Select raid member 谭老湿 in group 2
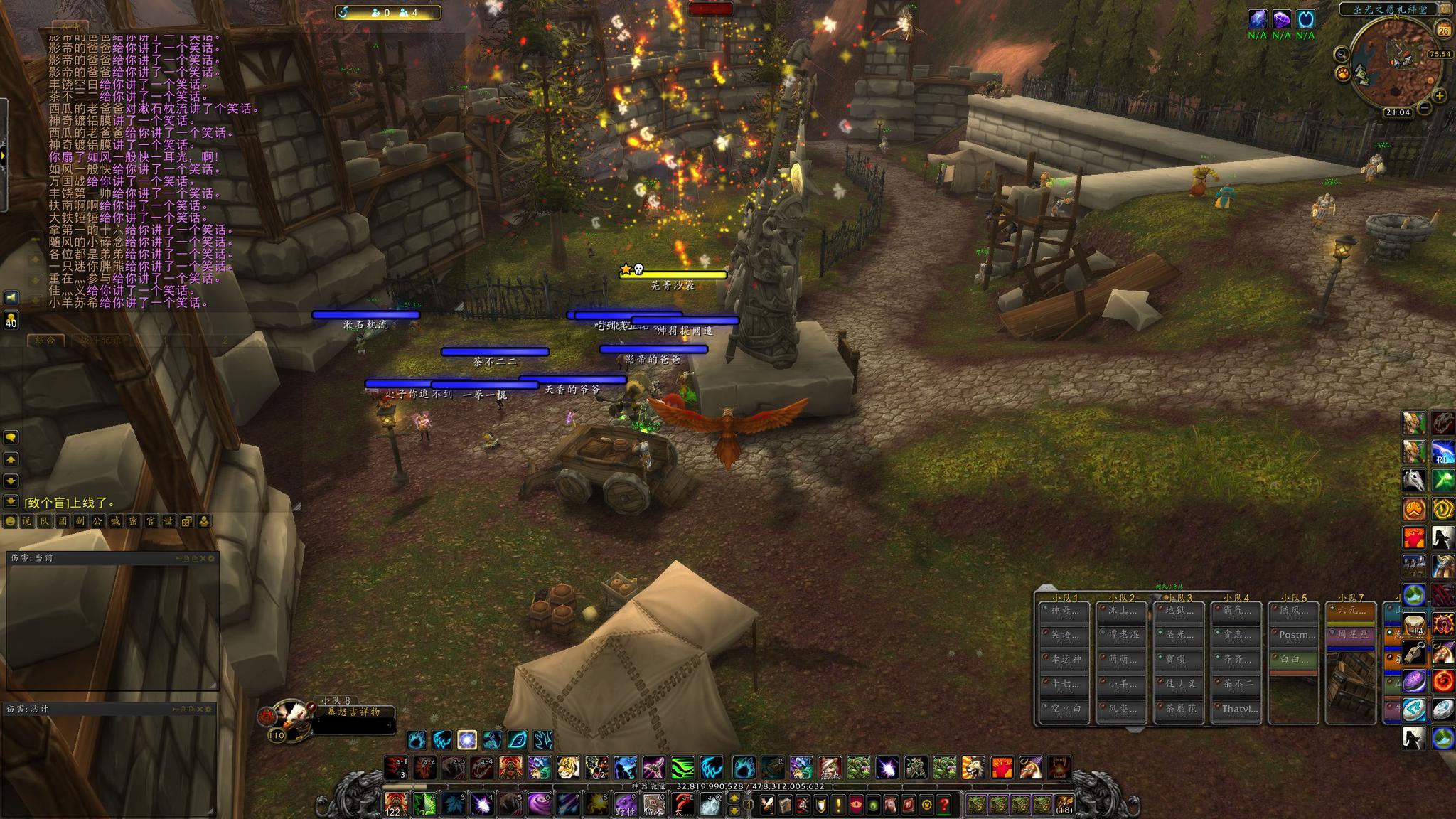Viewport: 1456px width, 819px height. (x=1121, y=634)
